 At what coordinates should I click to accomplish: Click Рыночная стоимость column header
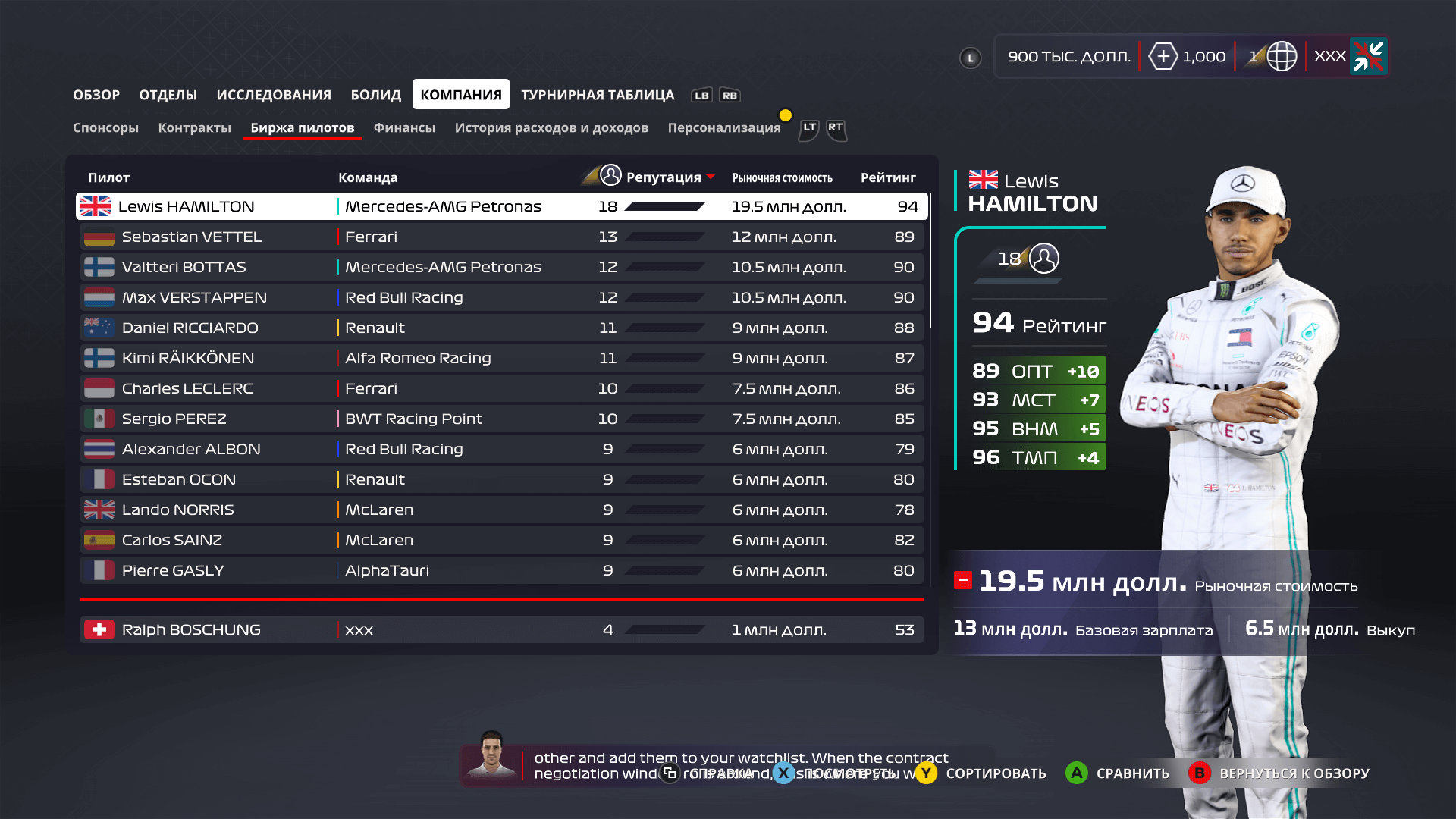point(782,177)
